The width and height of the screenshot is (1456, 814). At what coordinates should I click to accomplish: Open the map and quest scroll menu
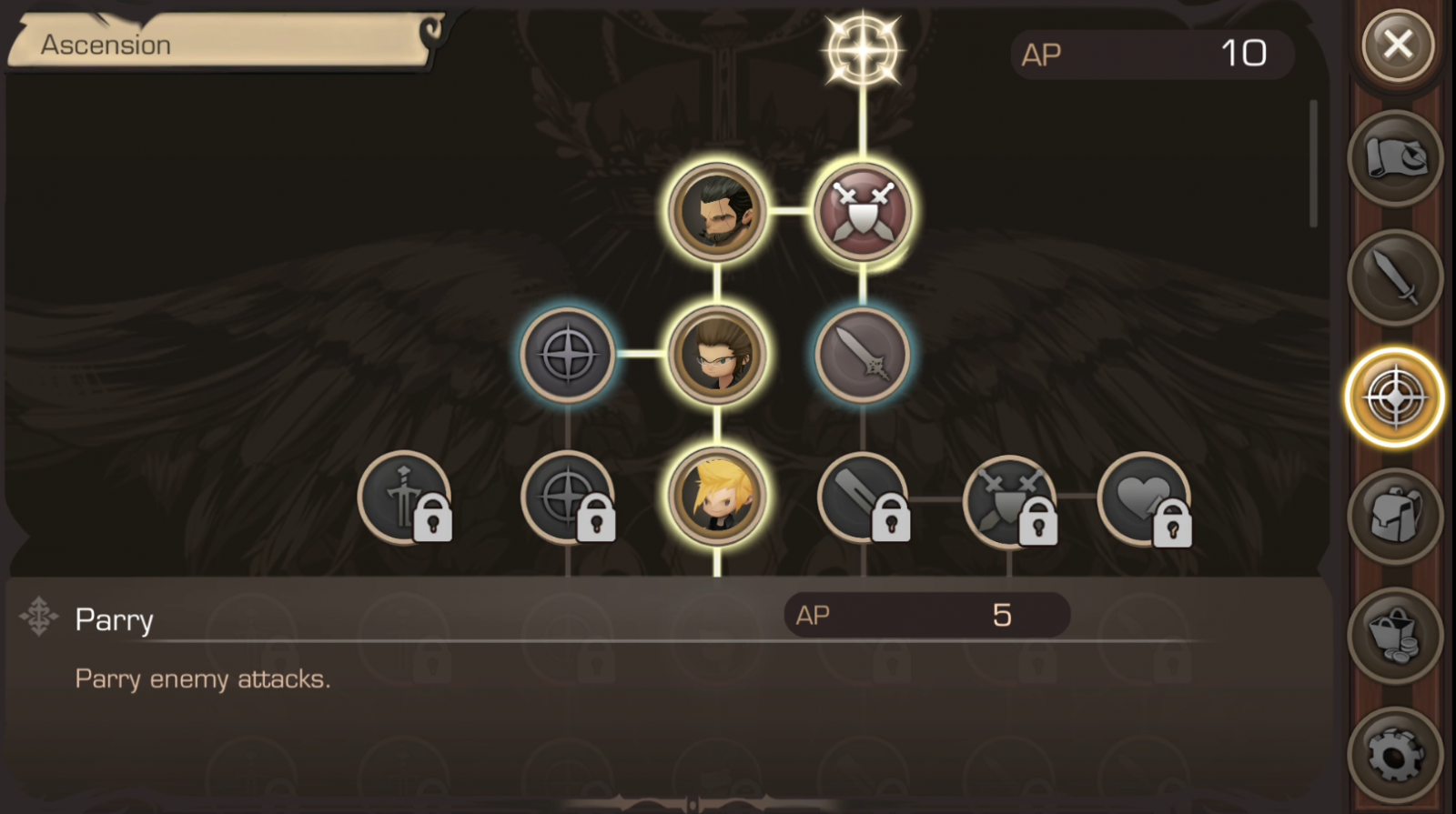[1395, 159]
